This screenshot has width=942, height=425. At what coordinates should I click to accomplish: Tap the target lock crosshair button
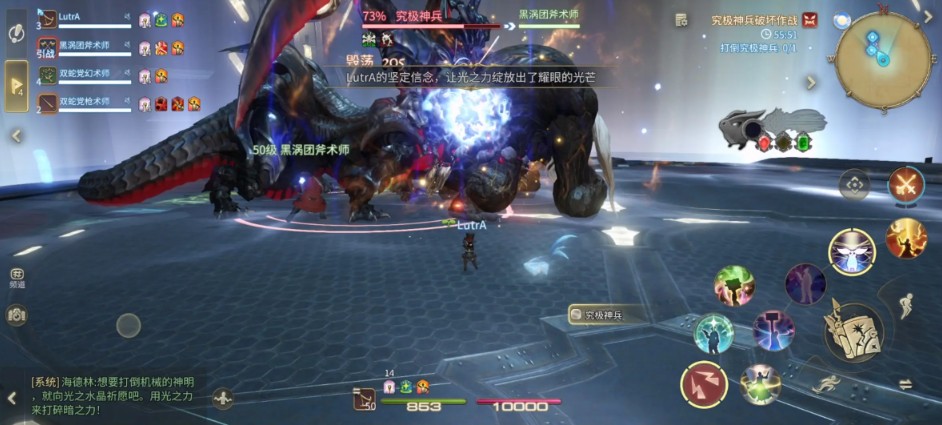854,185
